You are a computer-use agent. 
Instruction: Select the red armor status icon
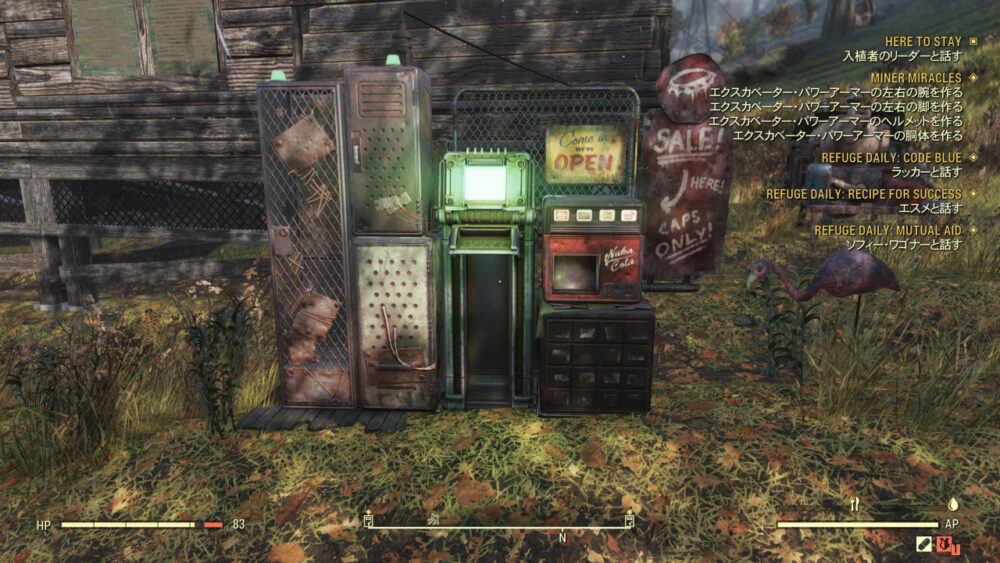(x=948, y=545)
